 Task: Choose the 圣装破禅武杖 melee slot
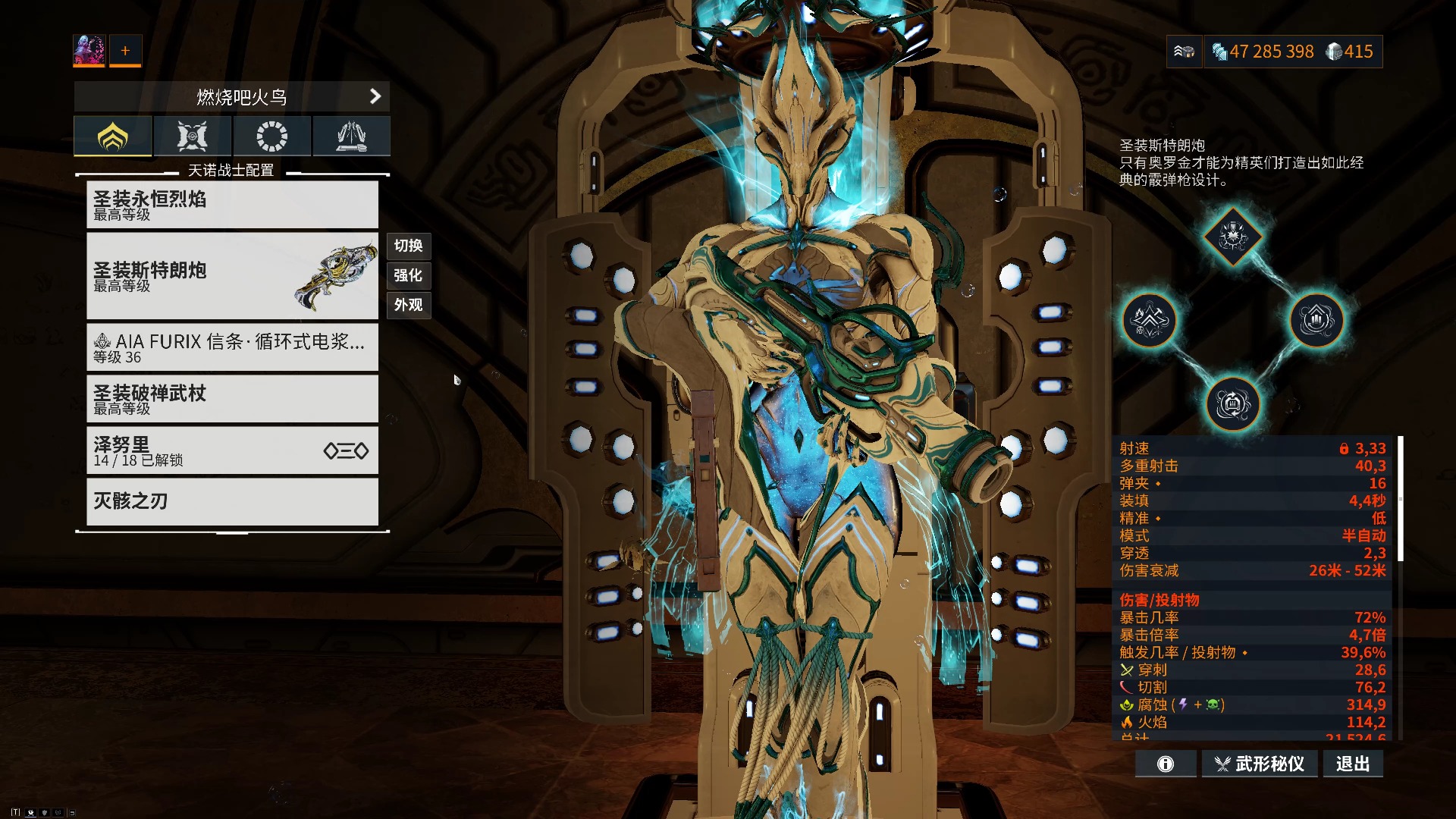coord(232,399)
